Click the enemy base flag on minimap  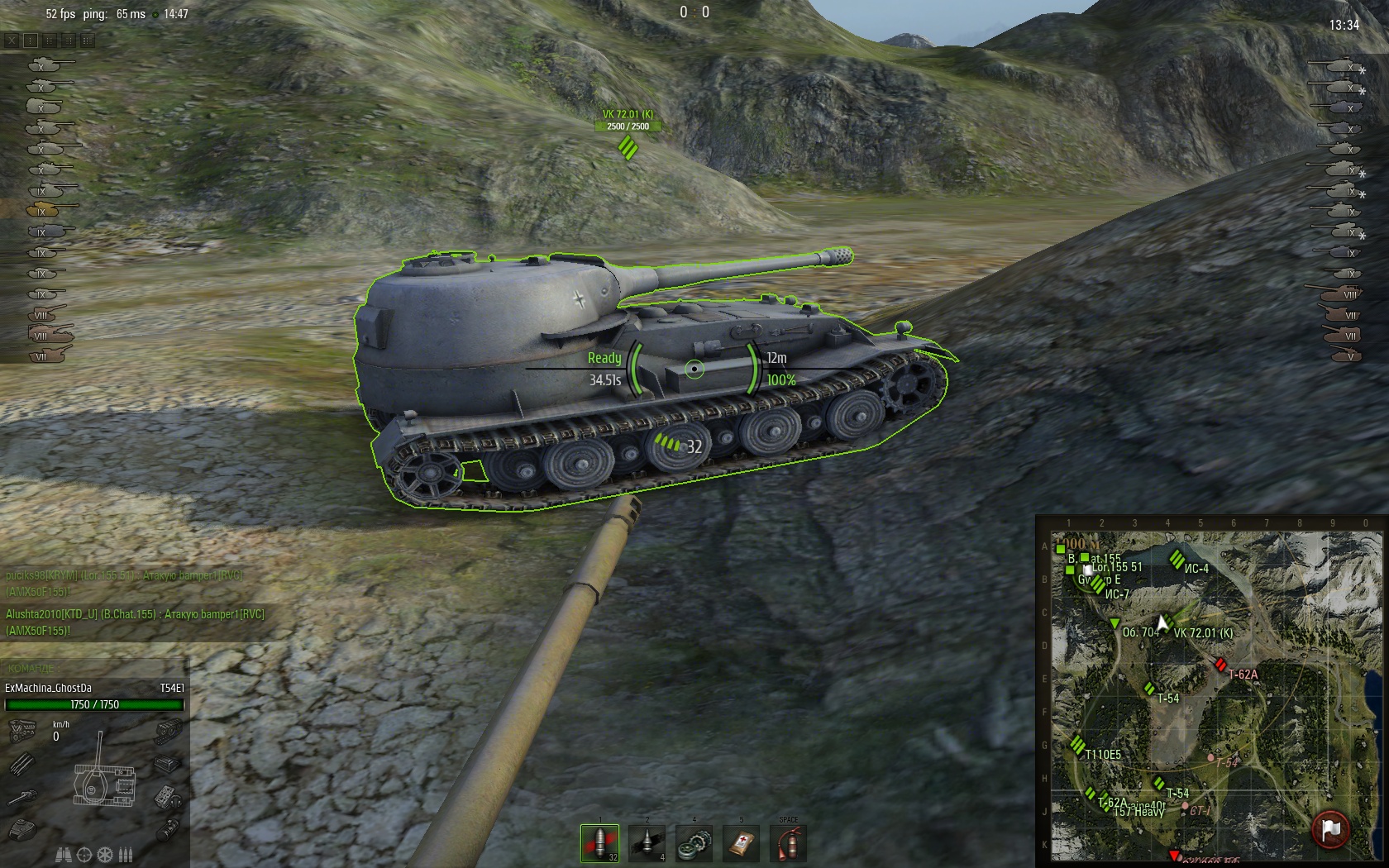pyautogui.click(x=1330, y=828)
